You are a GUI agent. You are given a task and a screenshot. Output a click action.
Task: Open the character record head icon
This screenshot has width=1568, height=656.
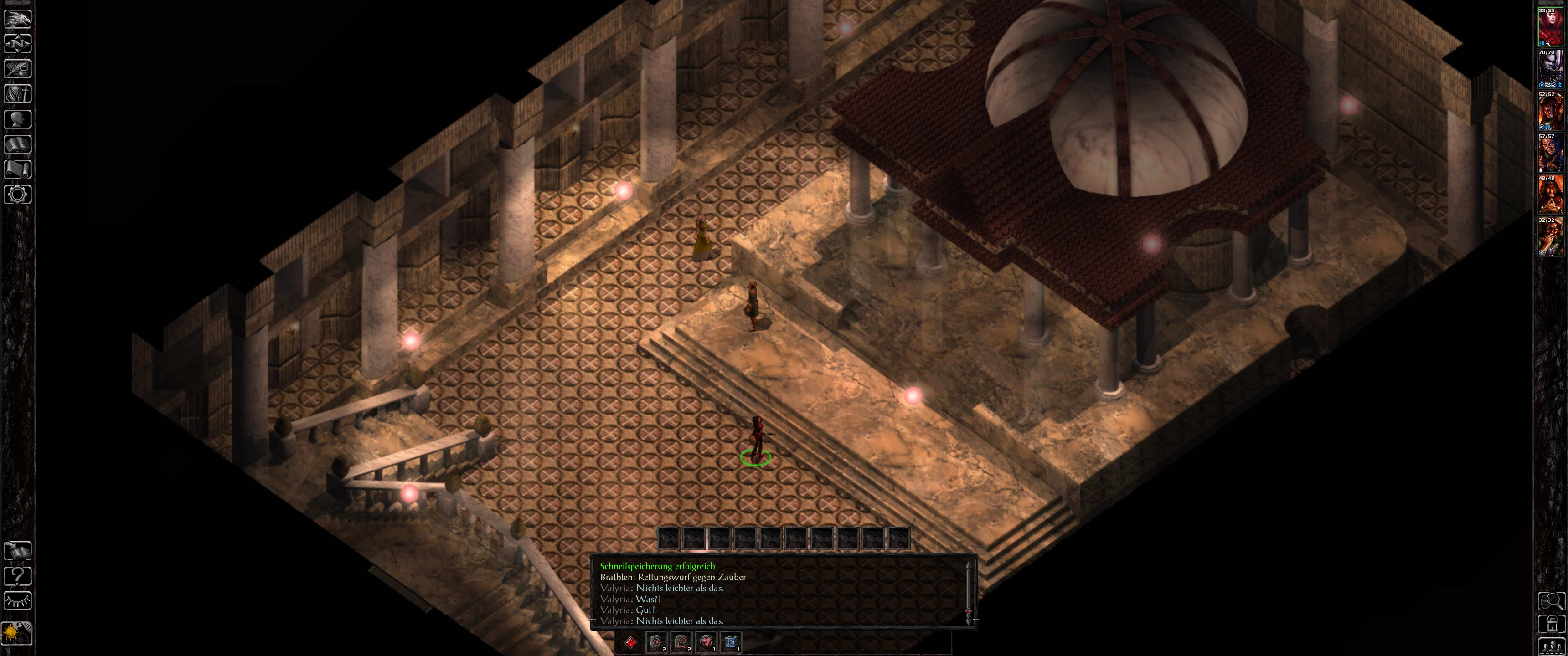click(x=18, y=118)
